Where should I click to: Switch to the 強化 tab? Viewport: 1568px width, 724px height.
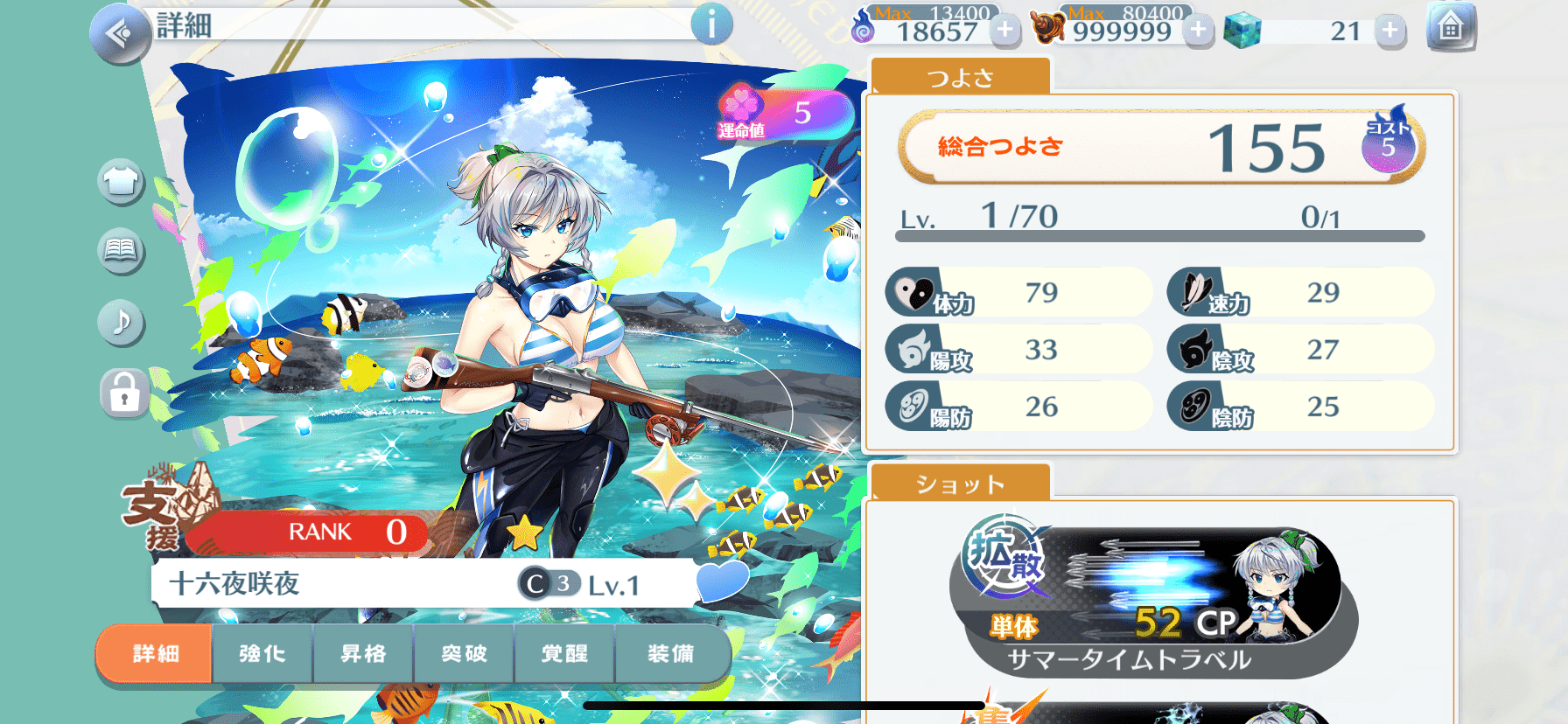tap(262, 653)
